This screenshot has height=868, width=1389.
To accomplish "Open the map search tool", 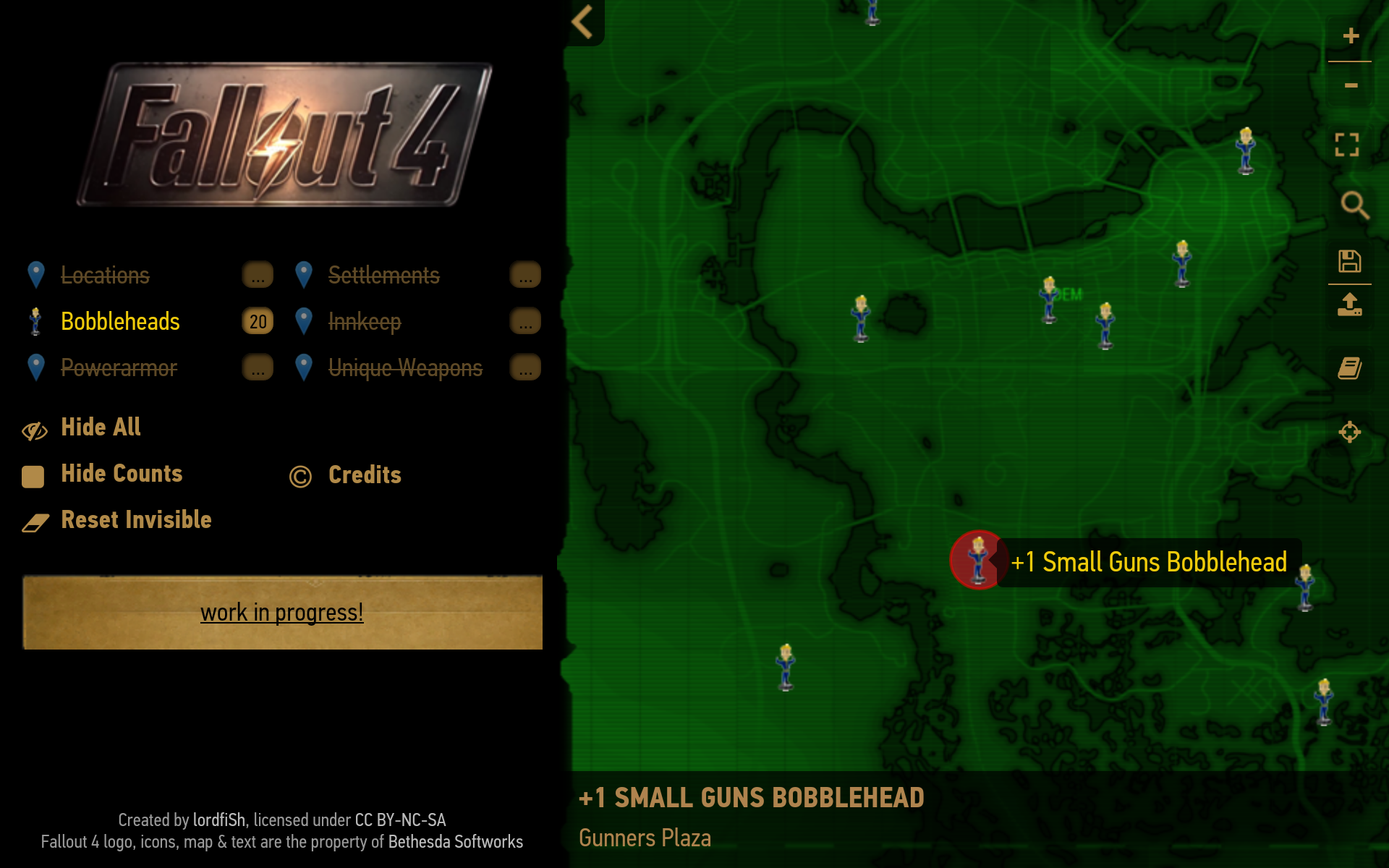I will (1354, 205).
